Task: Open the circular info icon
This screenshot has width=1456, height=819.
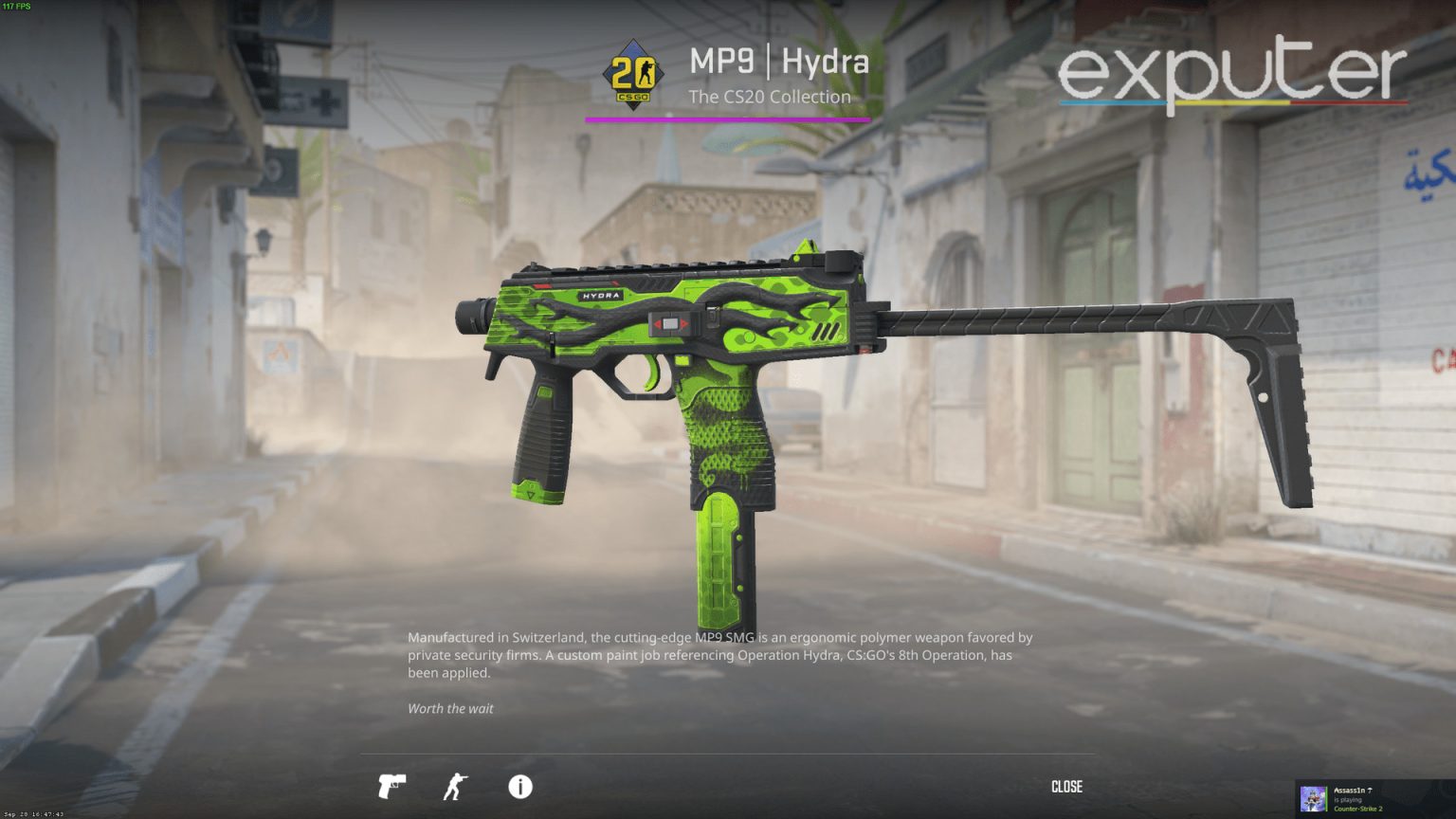Action: (x=519, y=787)
